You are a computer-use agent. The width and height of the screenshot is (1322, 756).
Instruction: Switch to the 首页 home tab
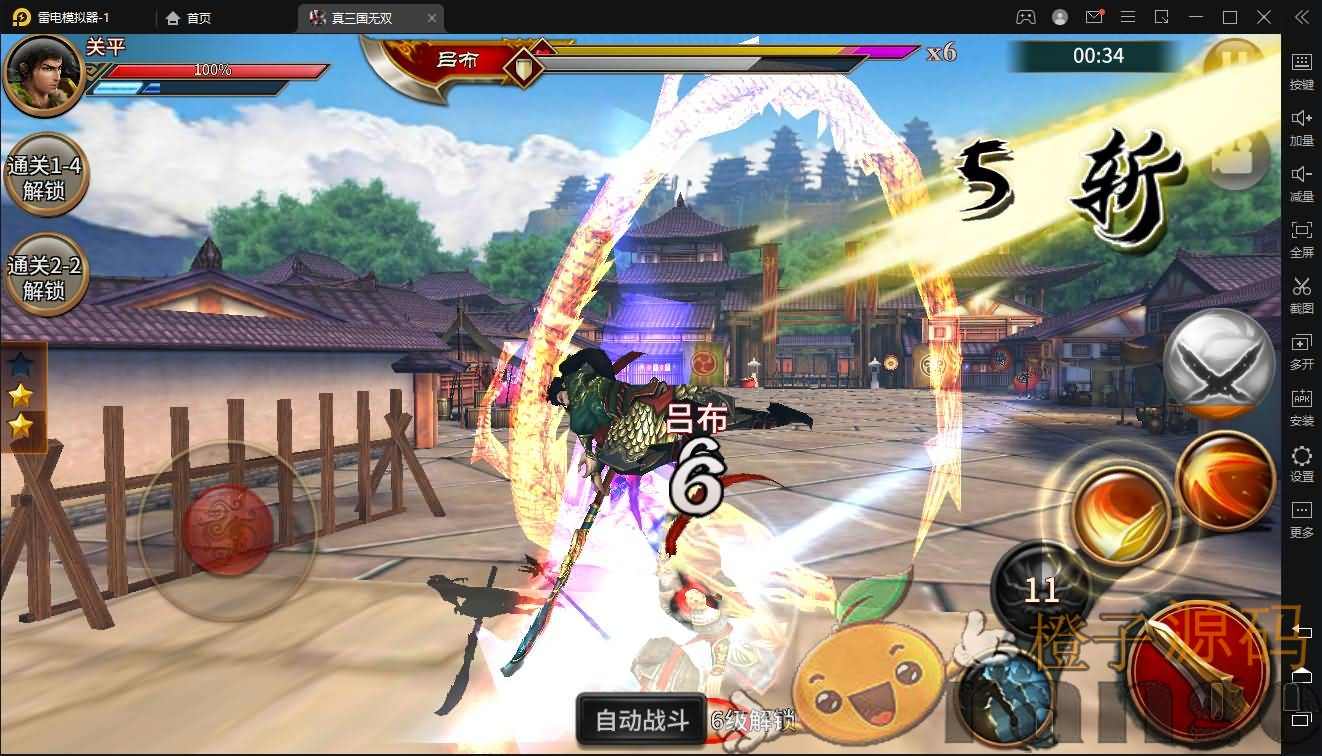tap(186, 17)
